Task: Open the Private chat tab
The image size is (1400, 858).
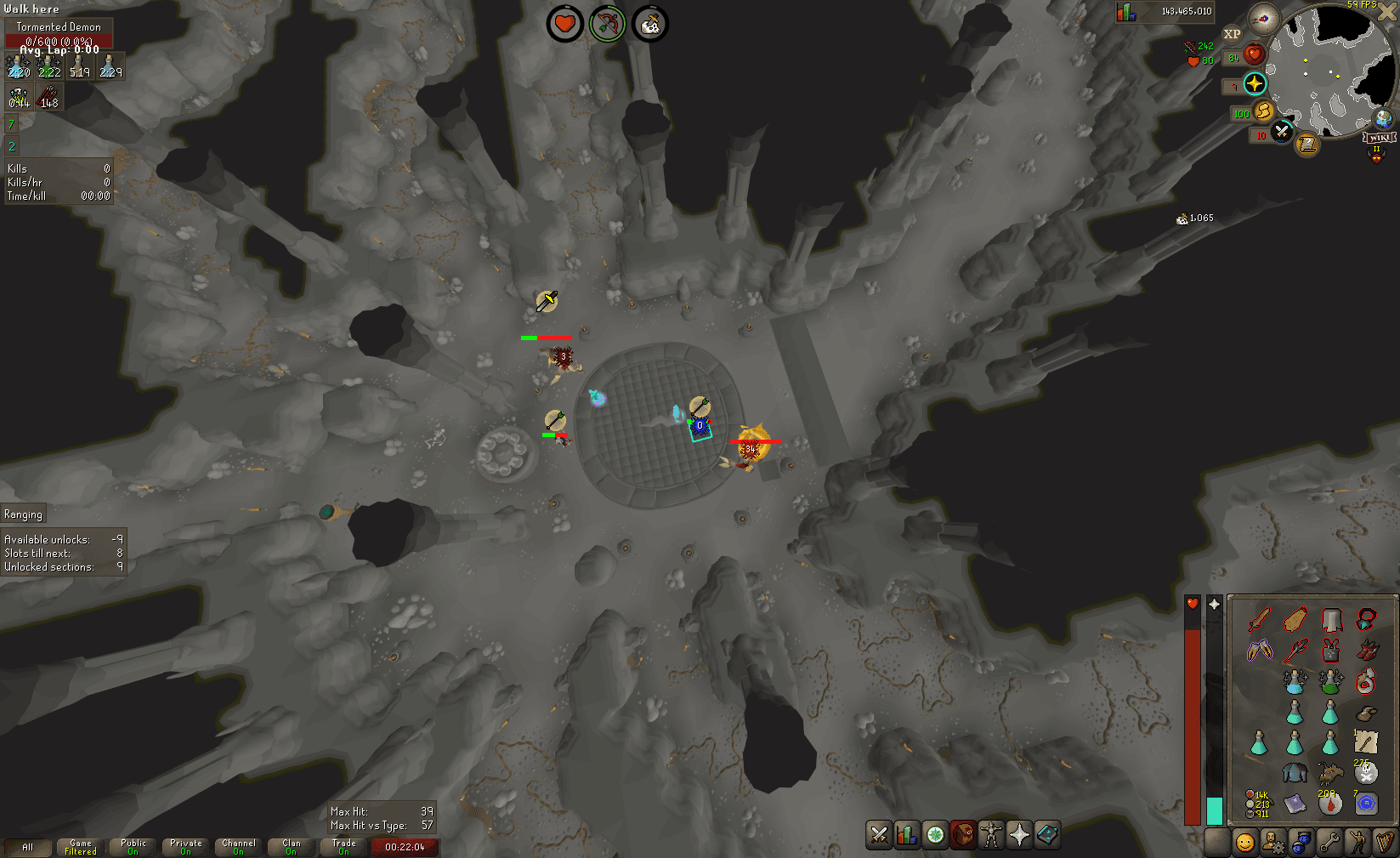Action: coord(186,847)
